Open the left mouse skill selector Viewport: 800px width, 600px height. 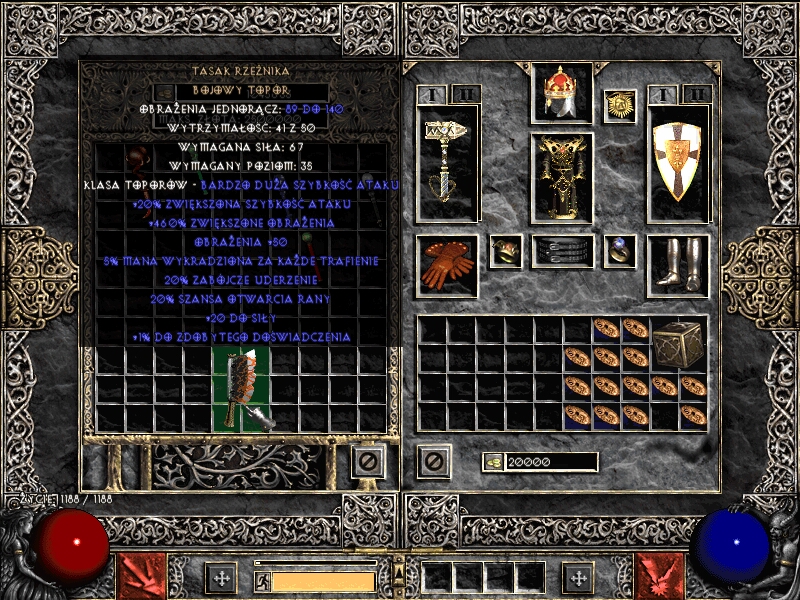coord(138,577)
